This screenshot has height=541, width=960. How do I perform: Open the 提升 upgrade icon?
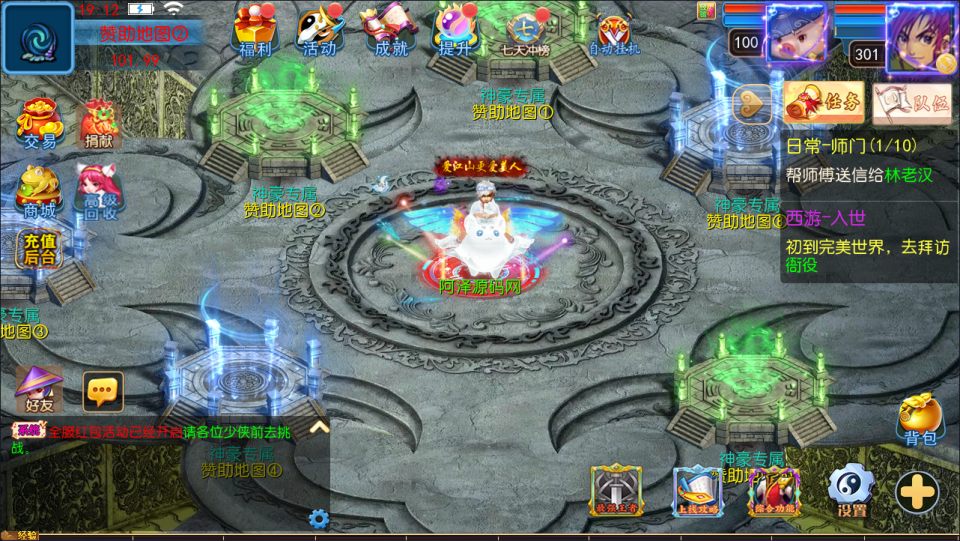[x=455, y=30]
